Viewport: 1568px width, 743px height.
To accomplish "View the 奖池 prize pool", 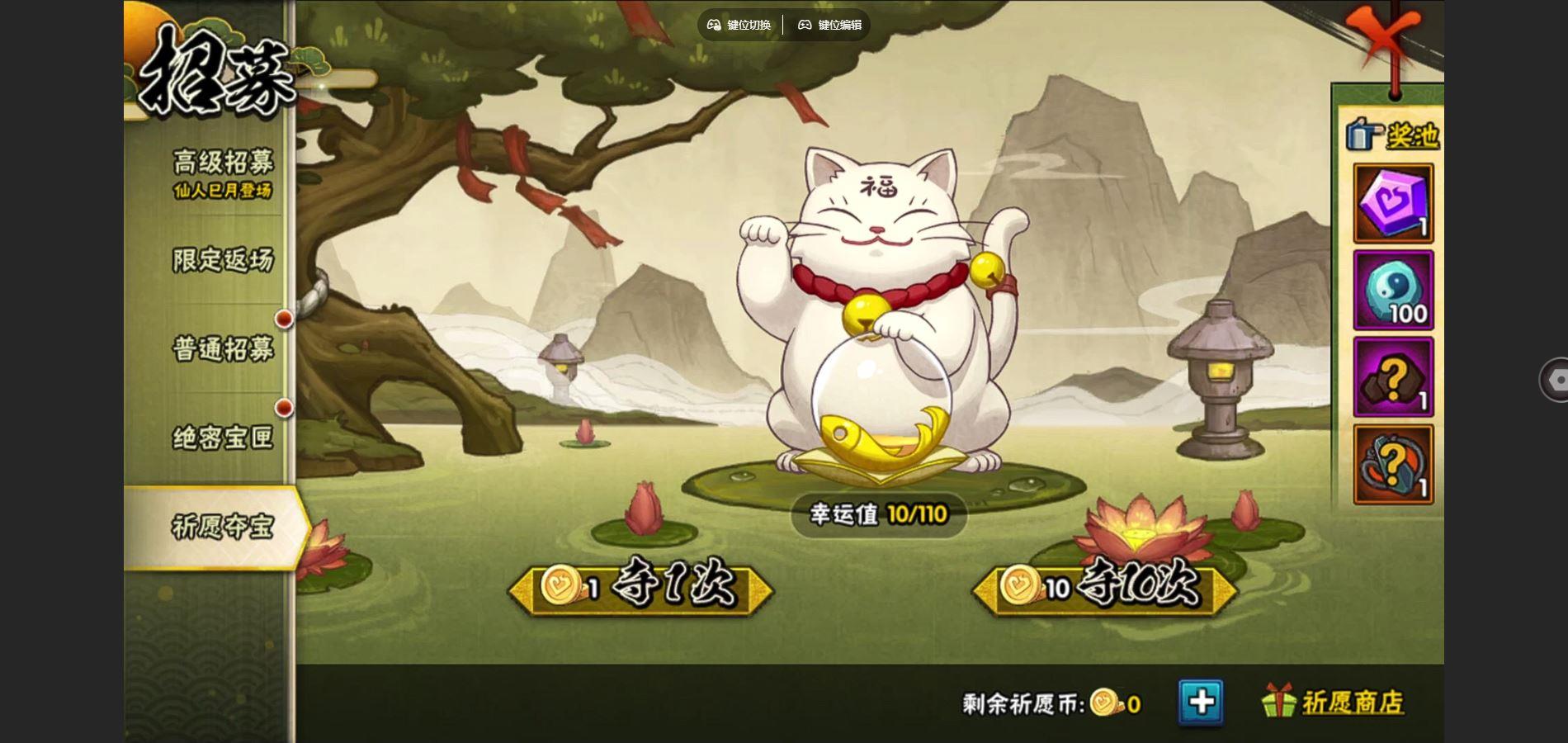I will pos(1394,135).
